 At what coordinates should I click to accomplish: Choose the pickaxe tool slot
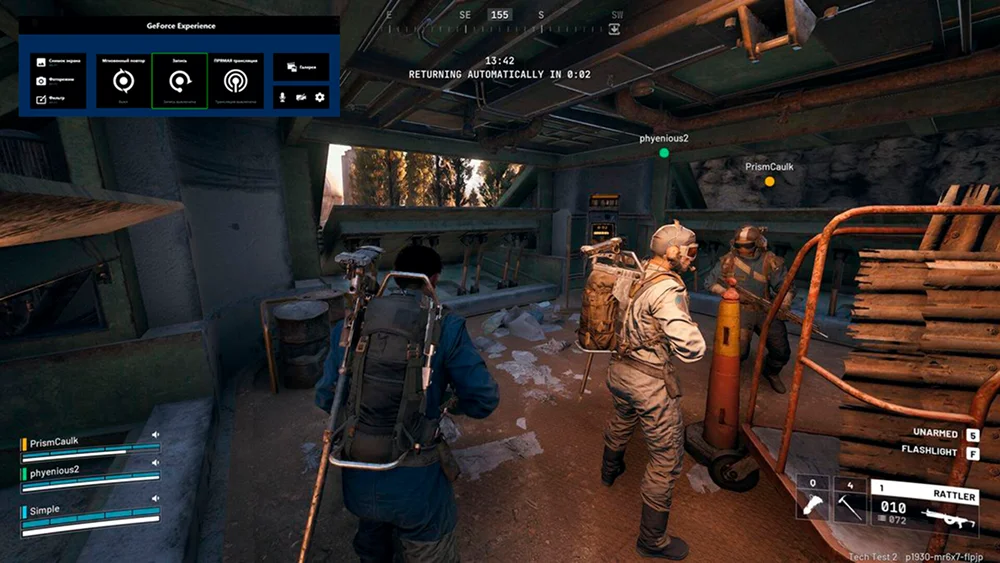849,502
